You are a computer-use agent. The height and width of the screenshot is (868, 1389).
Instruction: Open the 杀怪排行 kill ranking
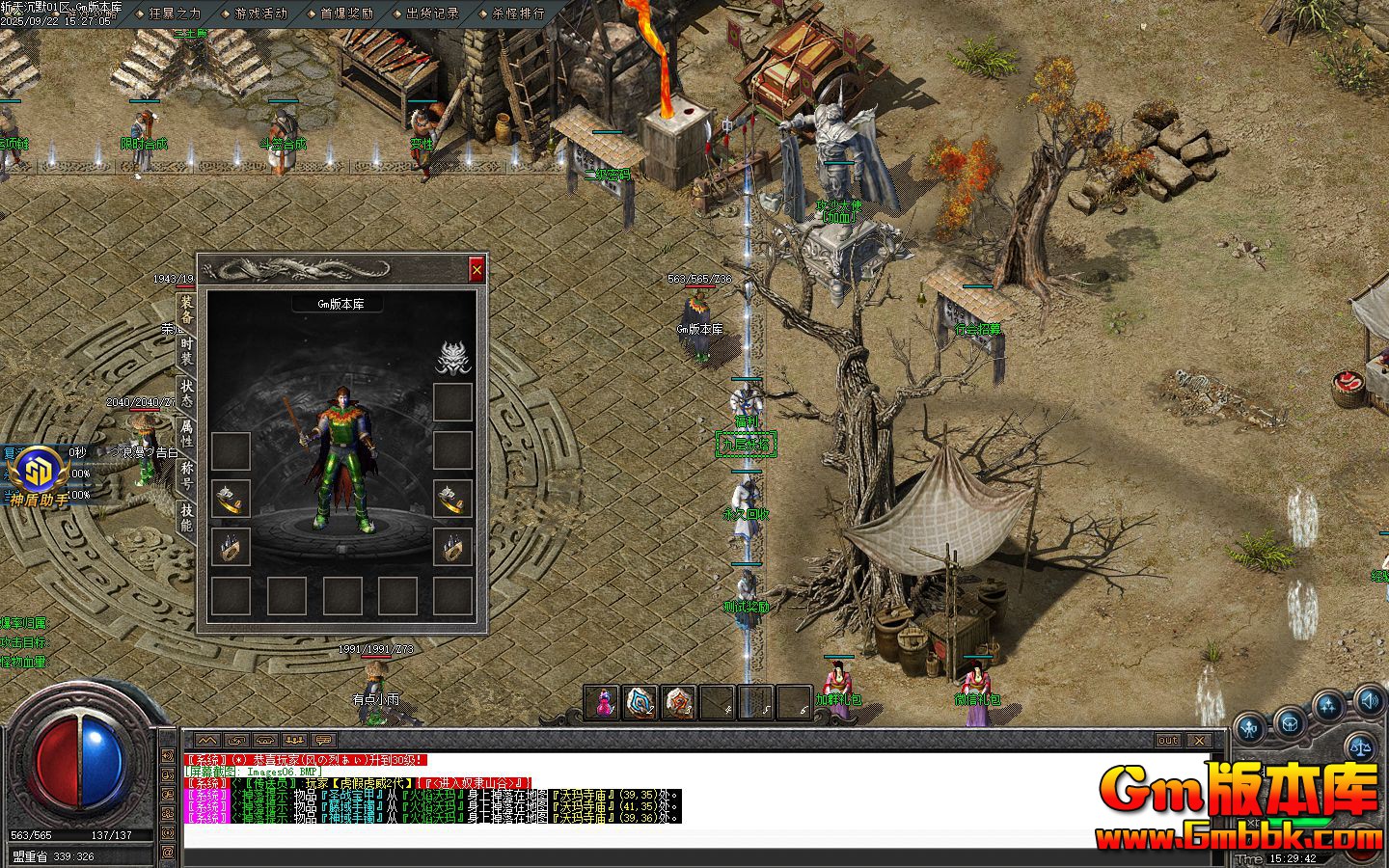518,14
